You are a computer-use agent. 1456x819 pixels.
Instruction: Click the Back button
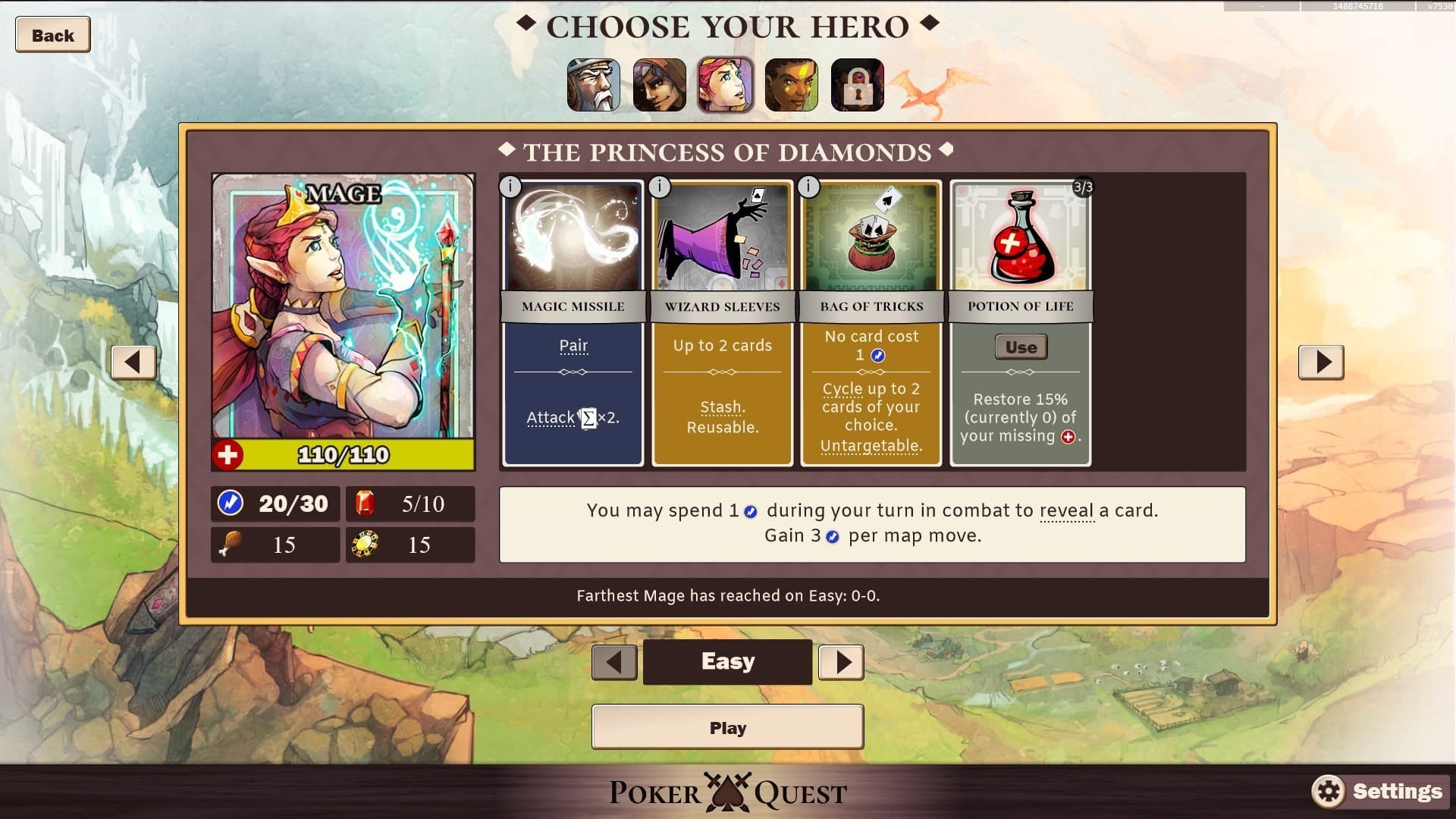click(x=52, y=34)
